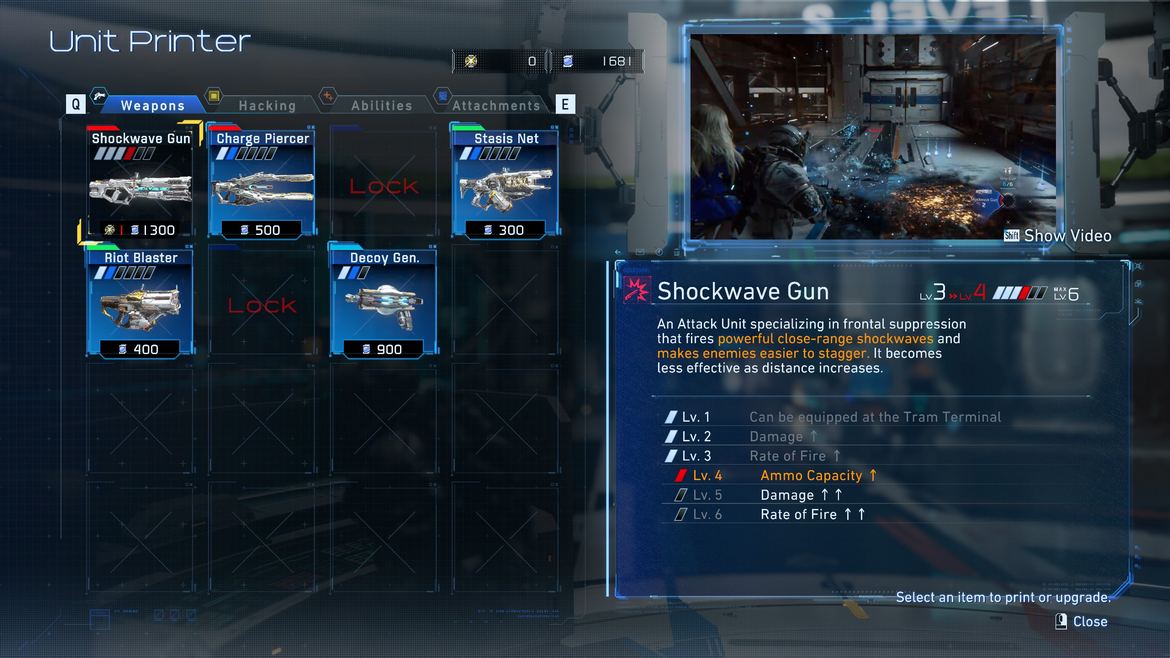Open the Hacking tab
The height and width of the screenshot is (658, 1170).
pyautogui.click(x=266, y=105)
